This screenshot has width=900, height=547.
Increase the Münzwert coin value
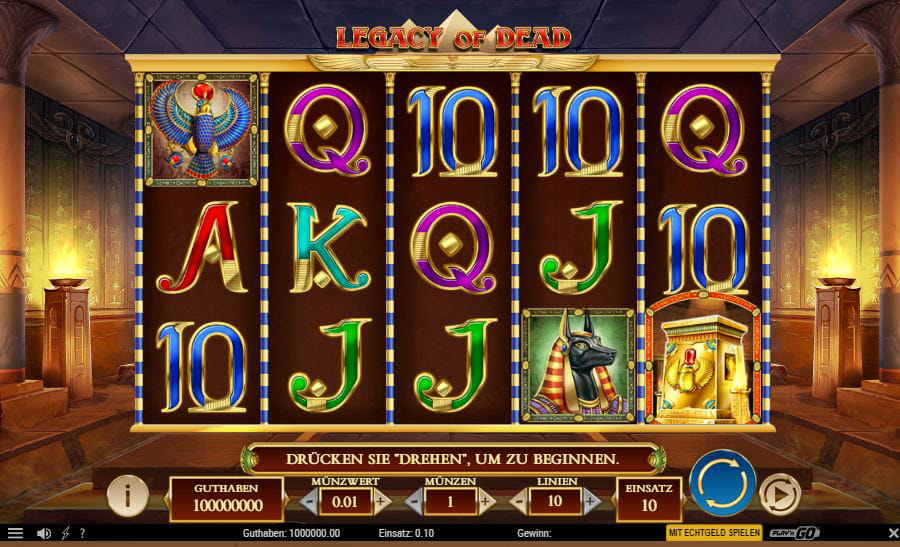tap(381, 499)
